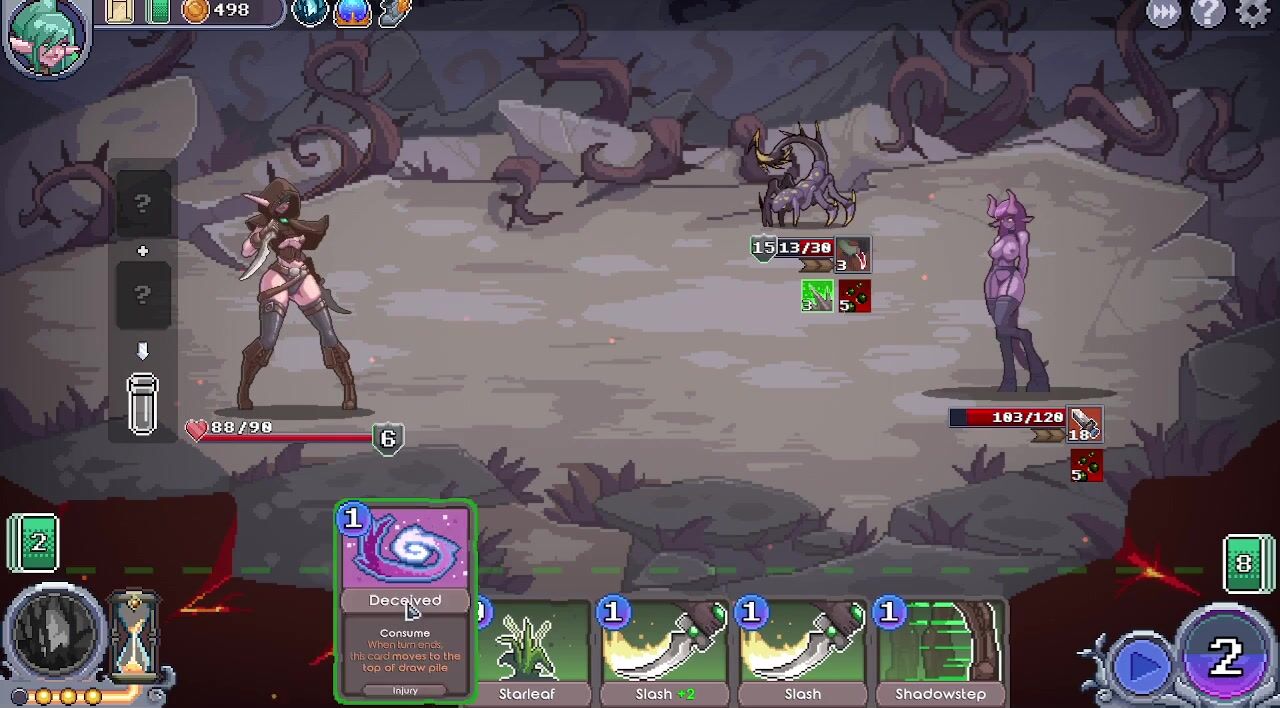The image size is (1280, 708).
Task: Open the elf character portrait
Action: [x=46, y=36]
